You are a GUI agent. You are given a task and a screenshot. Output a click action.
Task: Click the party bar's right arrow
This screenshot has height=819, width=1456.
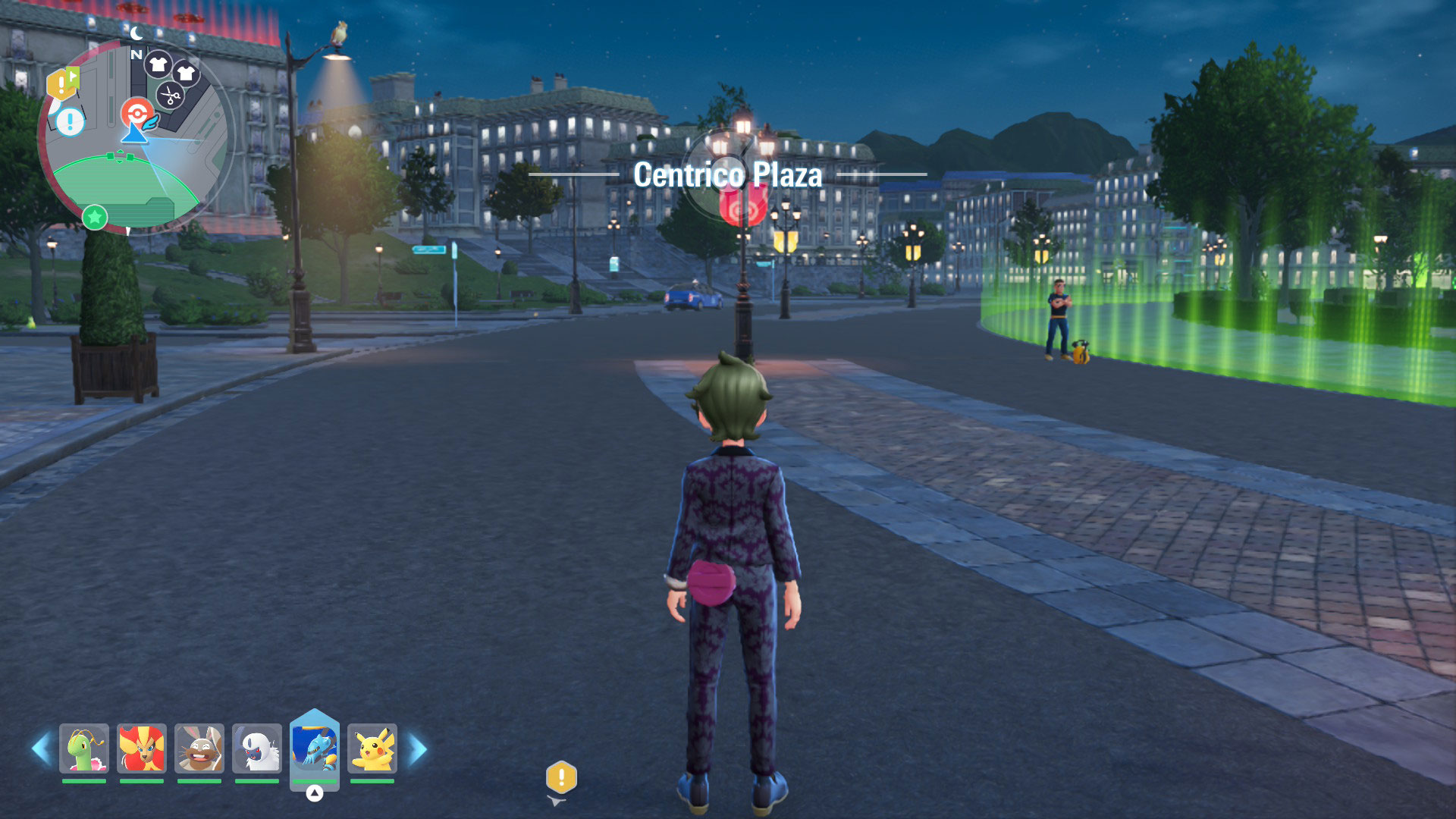pyautogui.click(x=418, y=748)
